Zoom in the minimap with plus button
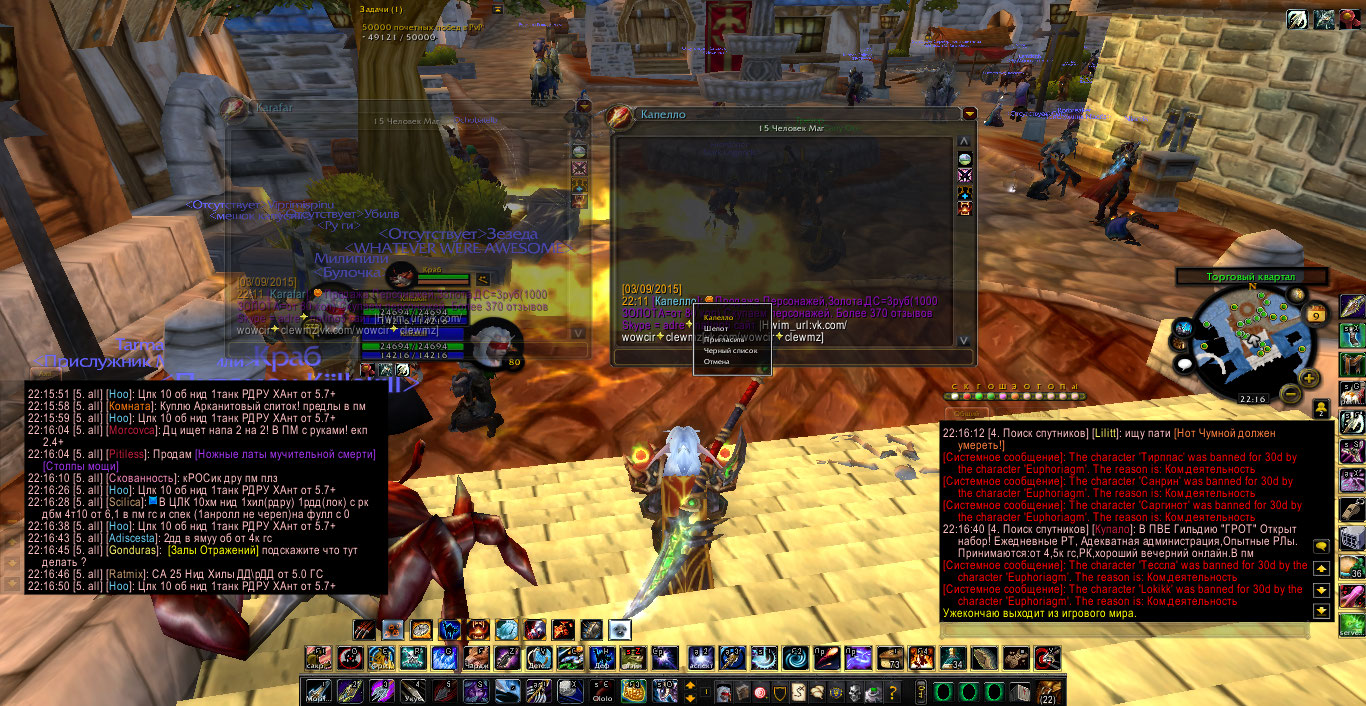Viewport: 1366px width, 706px height. pos(1310,378)
